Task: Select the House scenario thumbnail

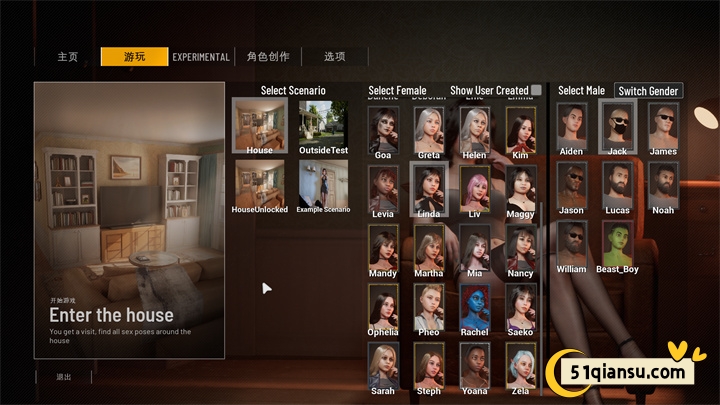Action: tap(259, 124)
